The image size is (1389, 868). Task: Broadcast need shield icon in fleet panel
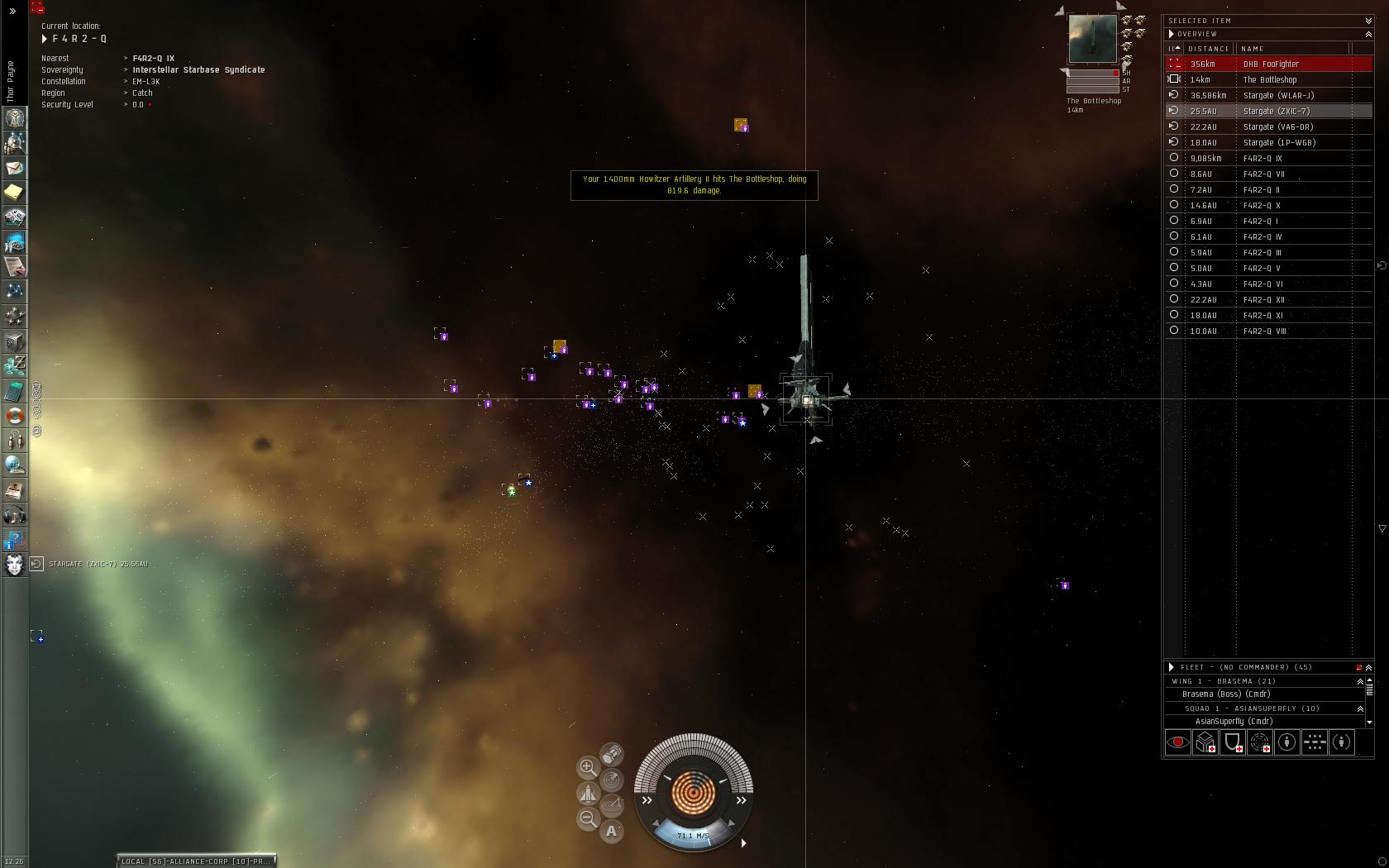pyautogui.click(x=1232, y=742)
